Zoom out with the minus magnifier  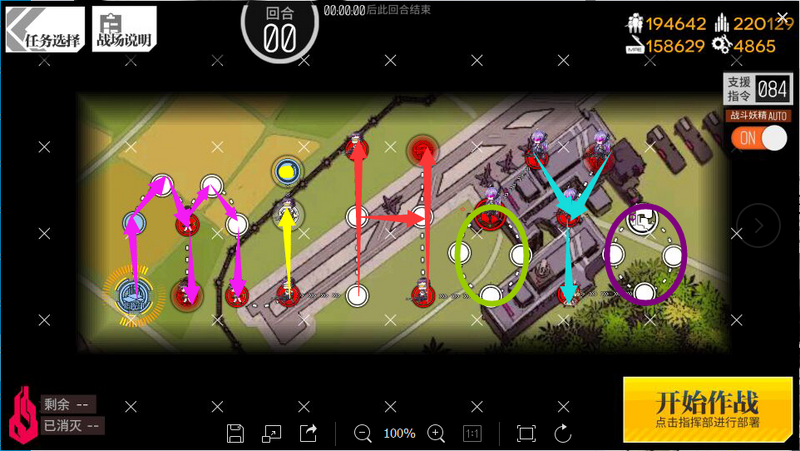click(363, 433)
